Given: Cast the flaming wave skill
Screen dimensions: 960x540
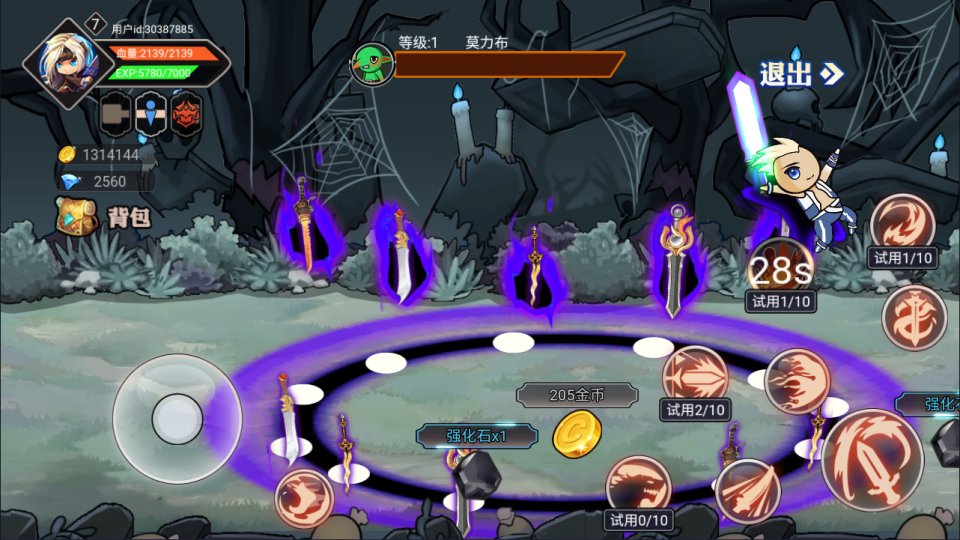Looking at the screenshot, I should tap(797, 381).
